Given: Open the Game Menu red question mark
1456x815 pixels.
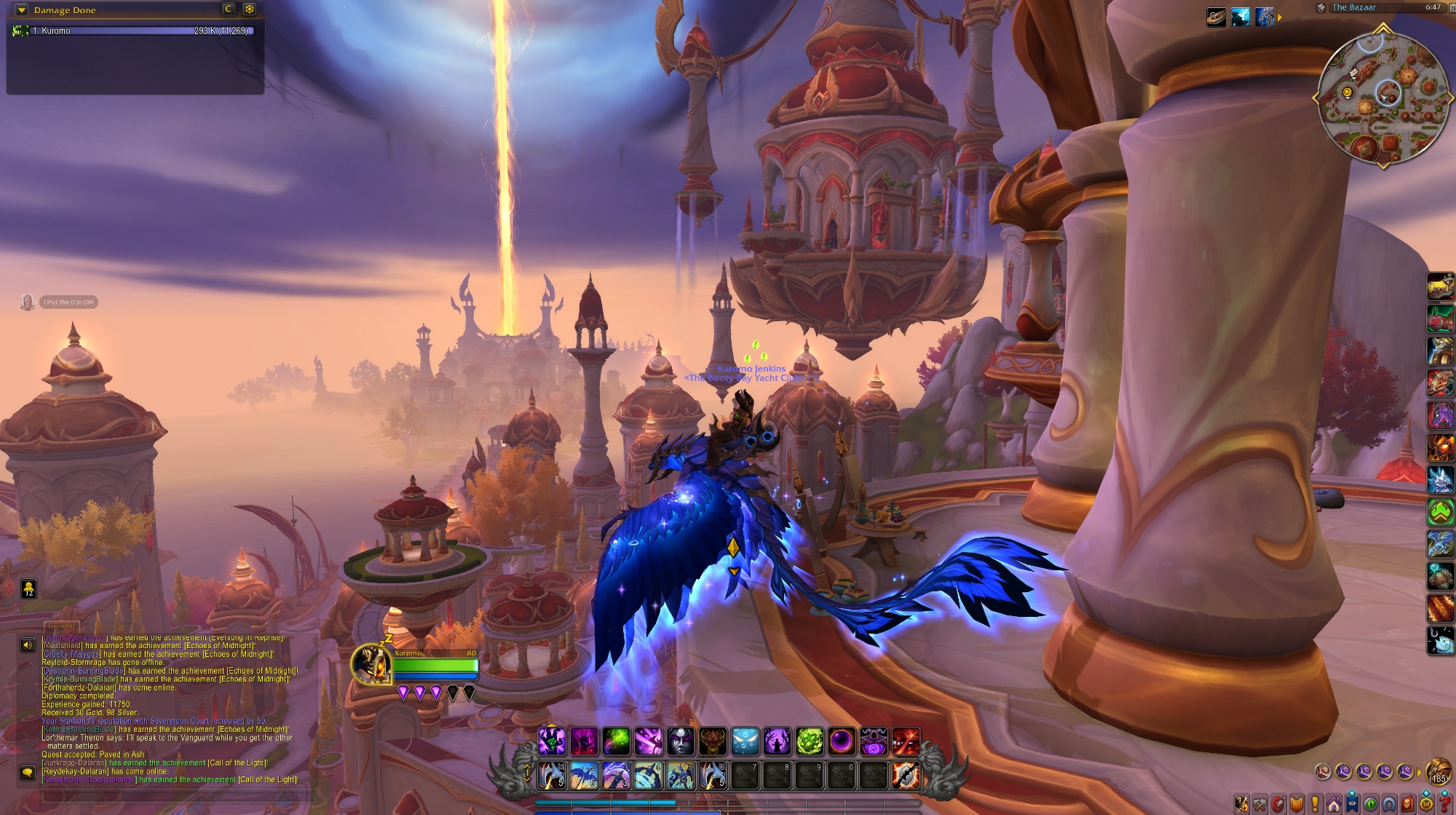Looking at the screenshot, I should (x=1445, y=805).
